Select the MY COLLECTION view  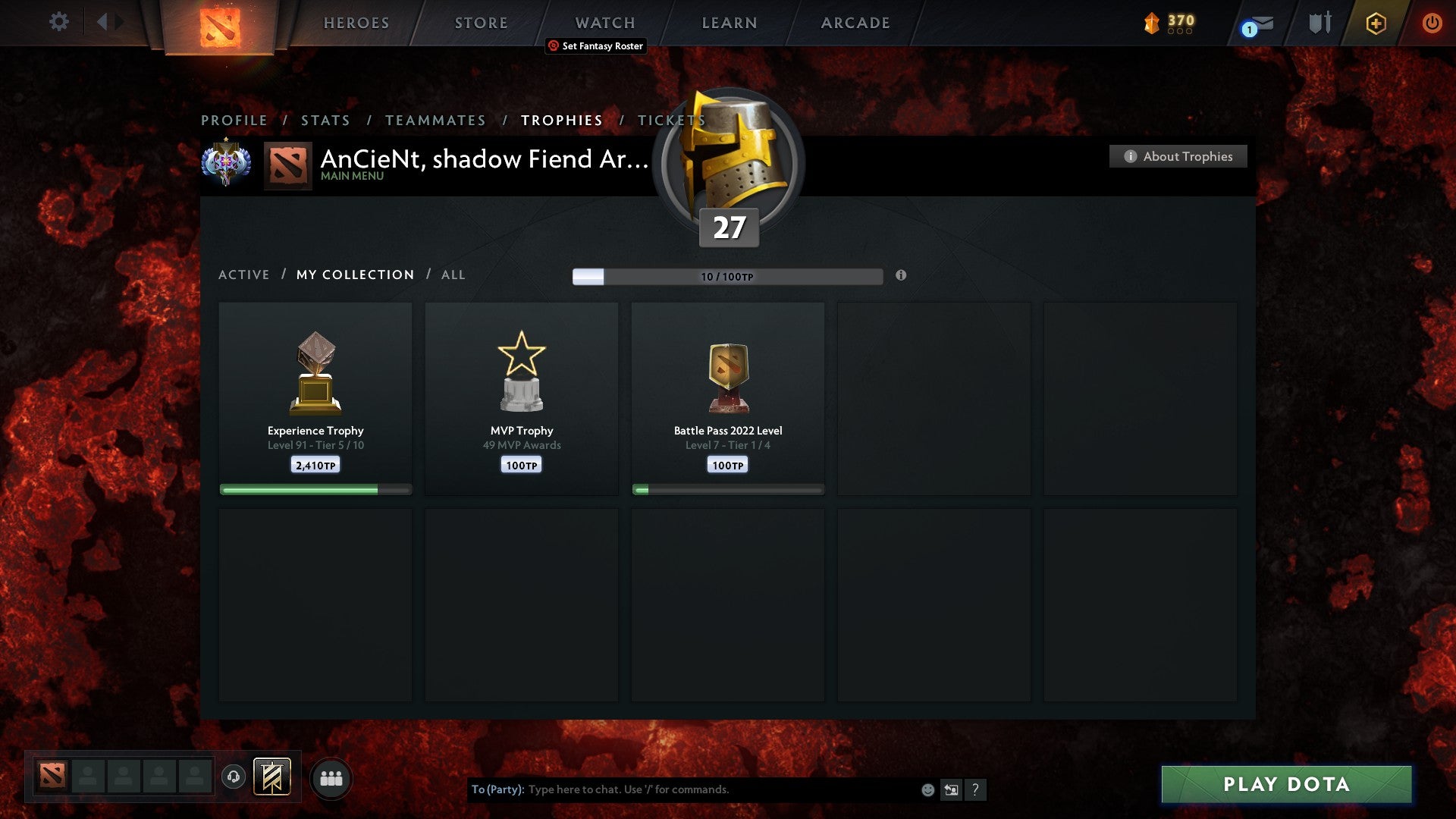click(354, 275)
